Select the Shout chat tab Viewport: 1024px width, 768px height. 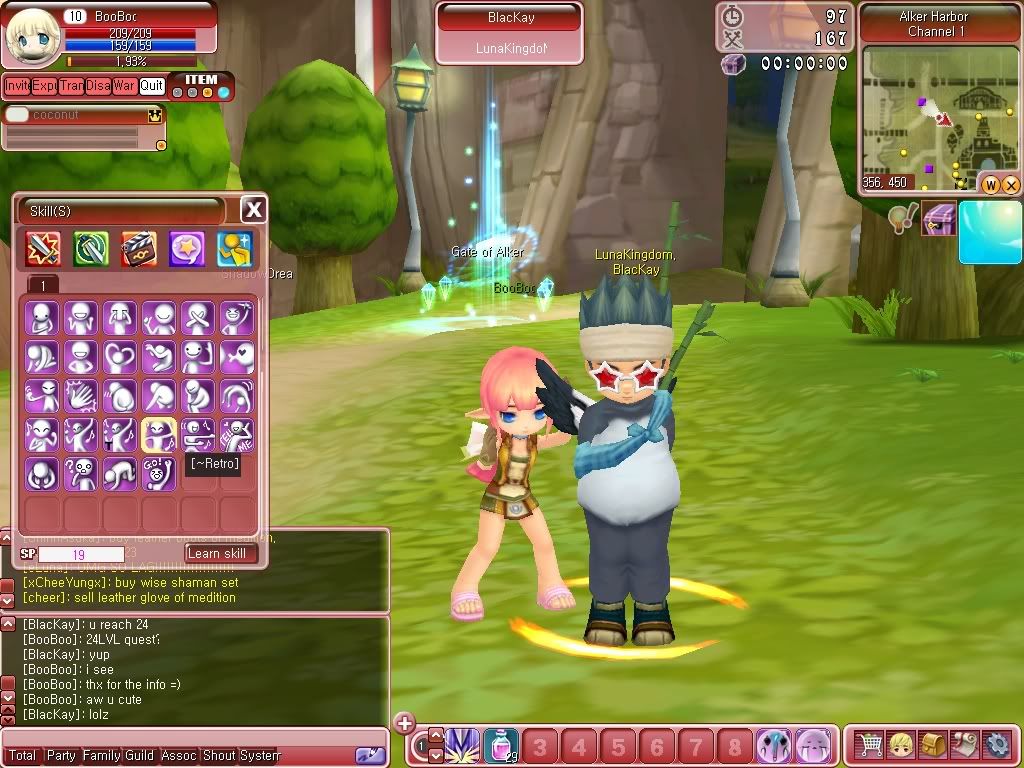click(219, 756)
